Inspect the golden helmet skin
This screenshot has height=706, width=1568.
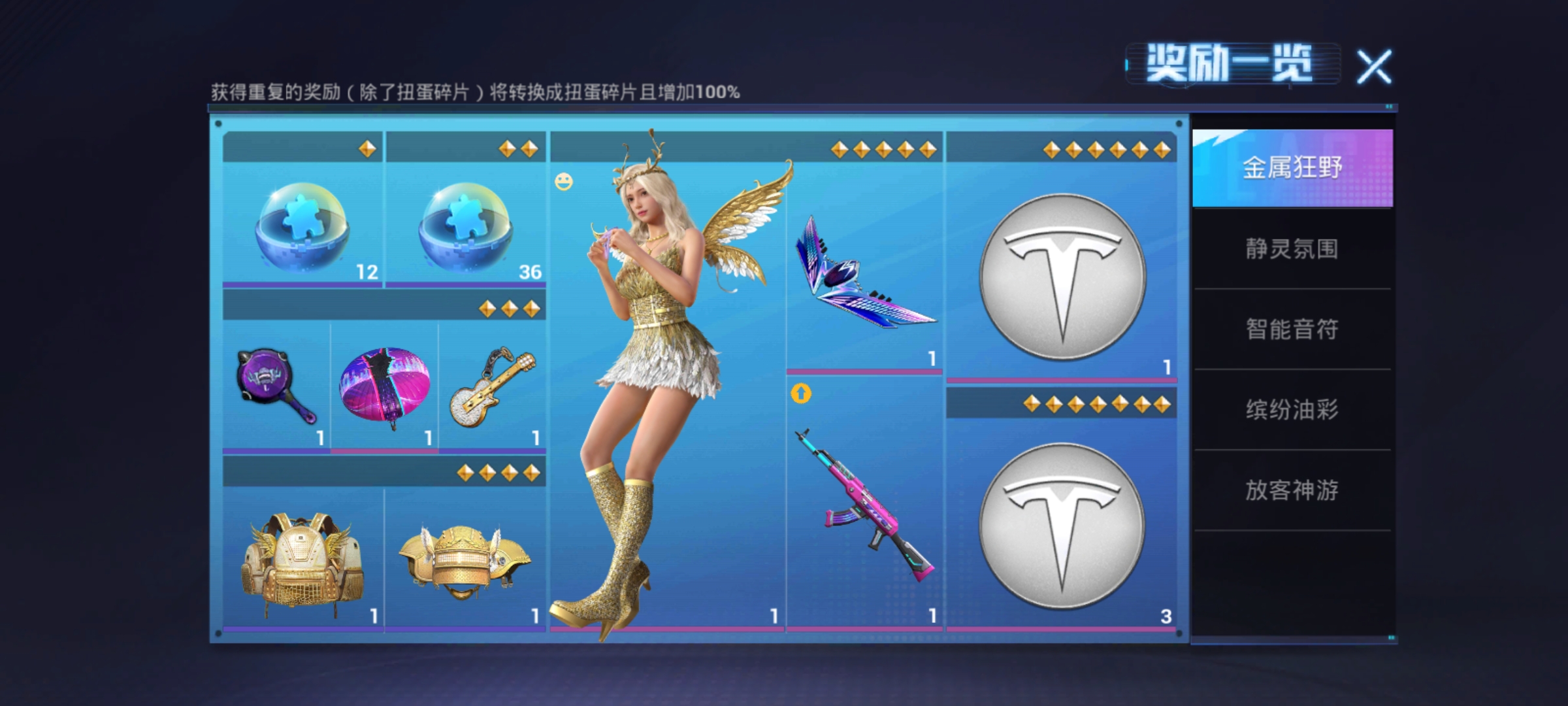click(465, 563)
